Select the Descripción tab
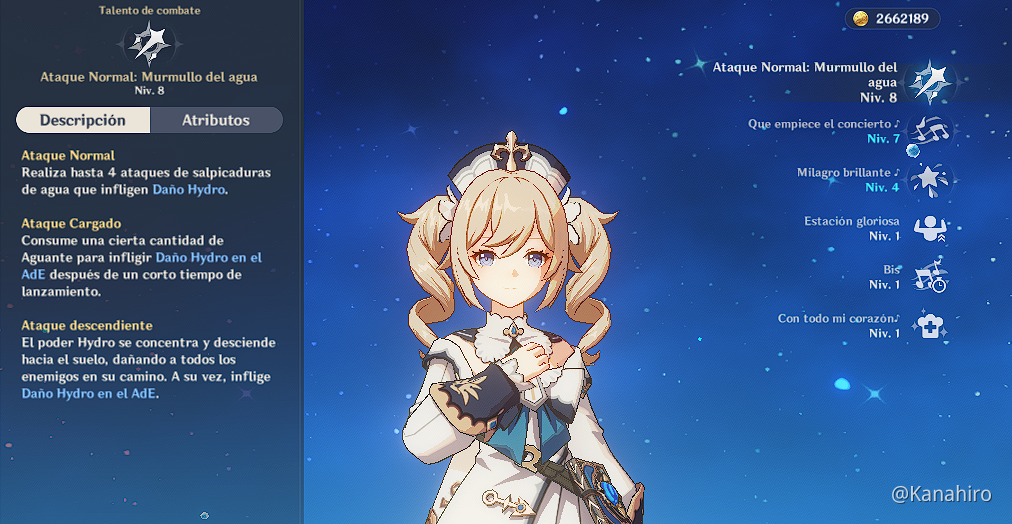 pos(83,120)
